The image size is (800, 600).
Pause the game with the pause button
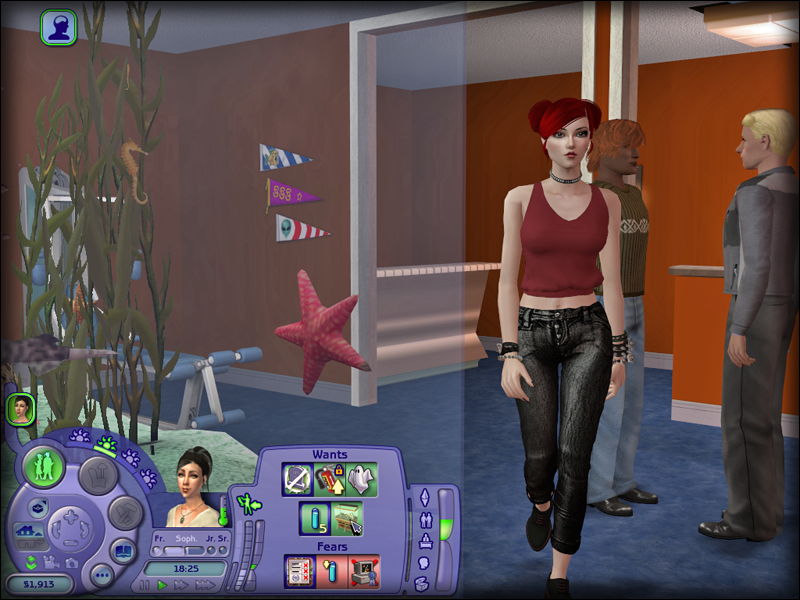pyautogui.click(x=144, y=585)
